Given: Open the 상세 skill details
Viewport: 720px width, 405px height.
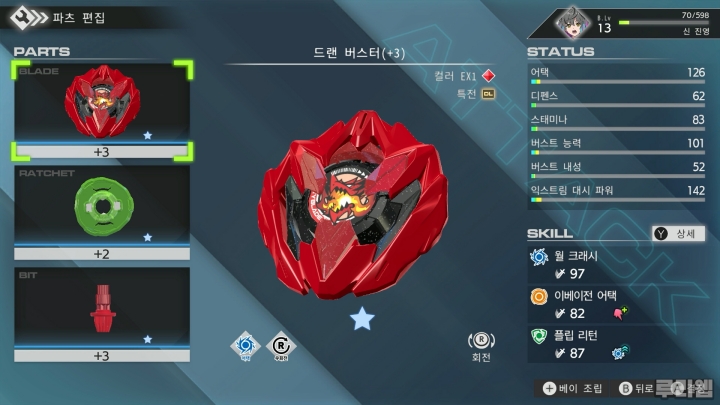Looking at the screenshot, I should pos(679,233).
